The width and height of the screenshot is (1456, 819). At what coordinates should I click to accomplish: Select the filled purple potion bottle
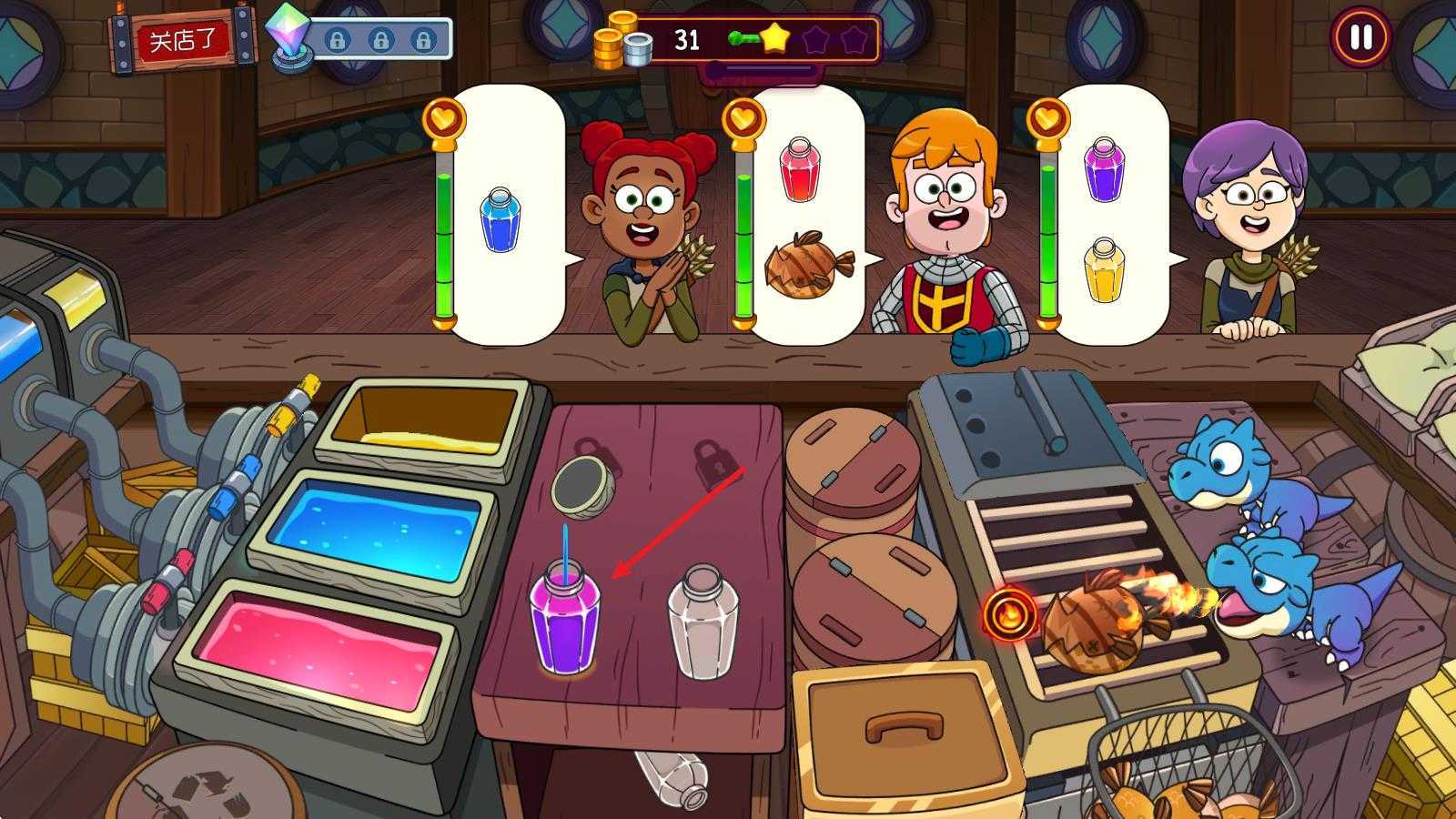pos(564,619)
